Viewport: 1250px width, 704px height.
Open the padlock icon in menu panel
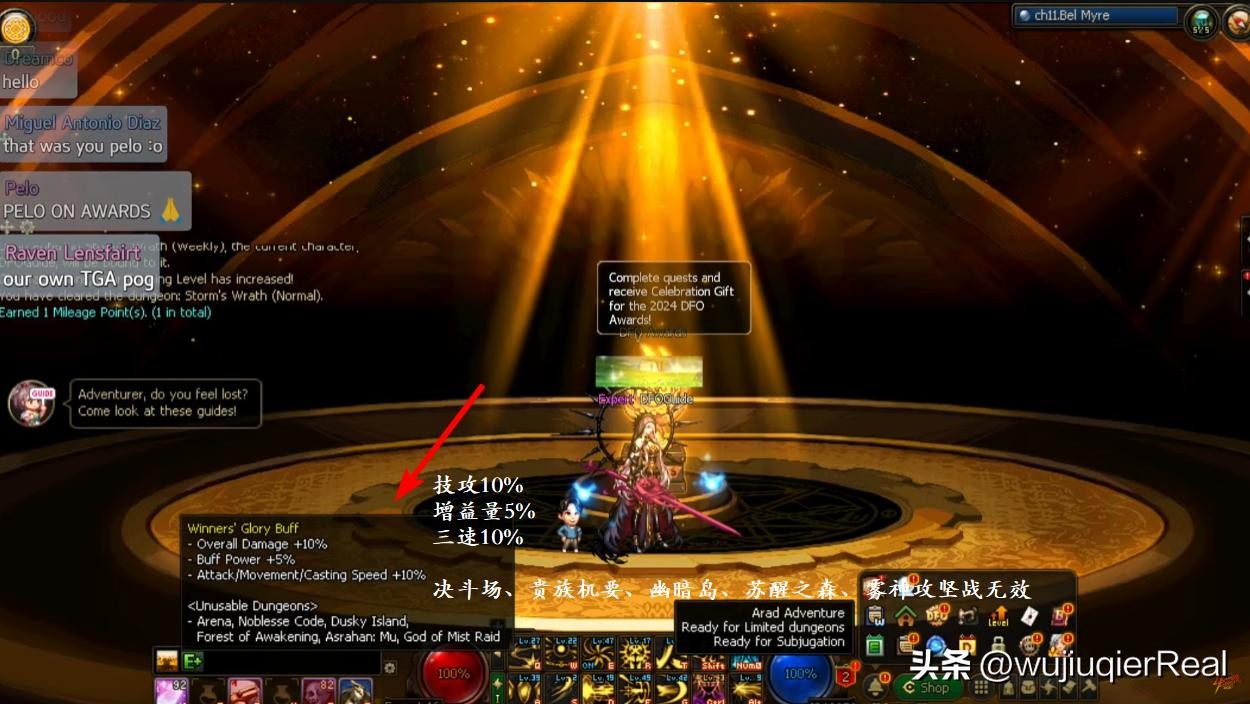pyautogui.click(x=998, y=645)
